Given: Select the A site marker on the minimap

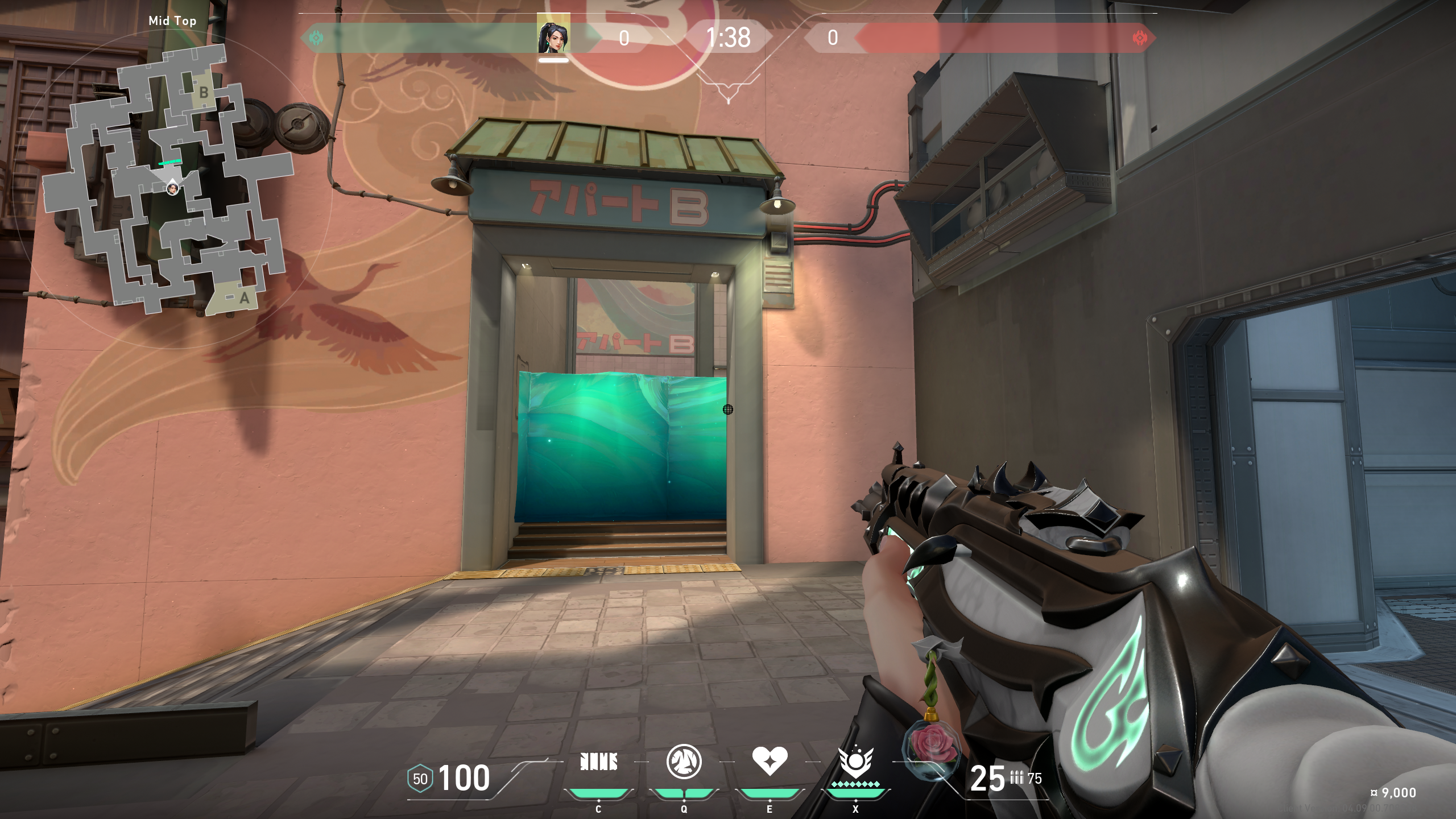Looking at the screenshot, I should click(x=244, y=297).
